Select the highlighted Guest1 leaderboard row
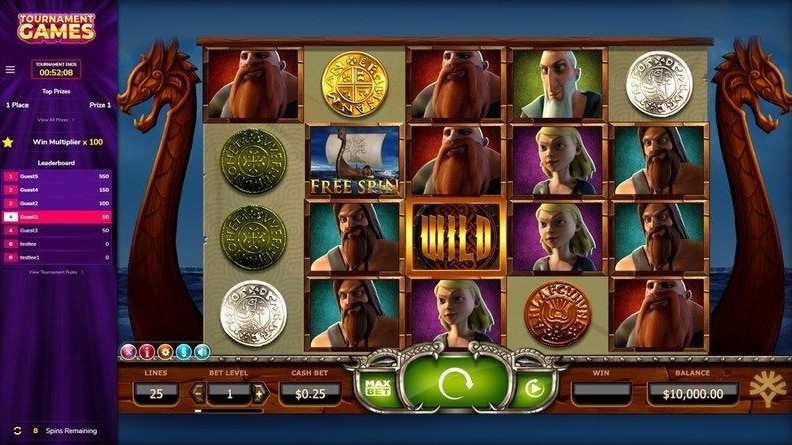792x445 pixels. click(58, 216)
